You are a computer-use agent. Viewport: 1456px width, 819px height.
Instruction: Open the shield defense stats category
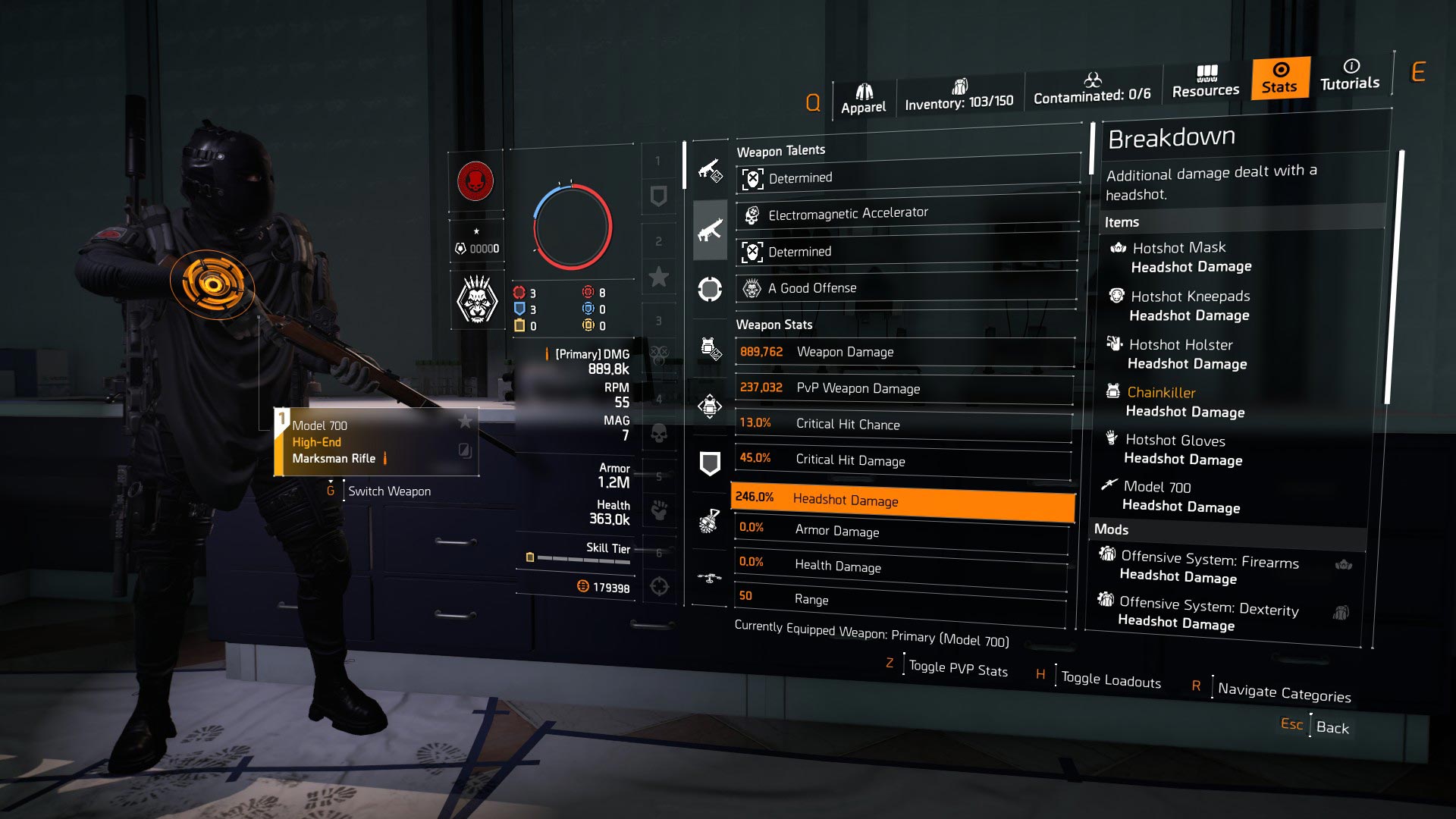click(710, 463)
